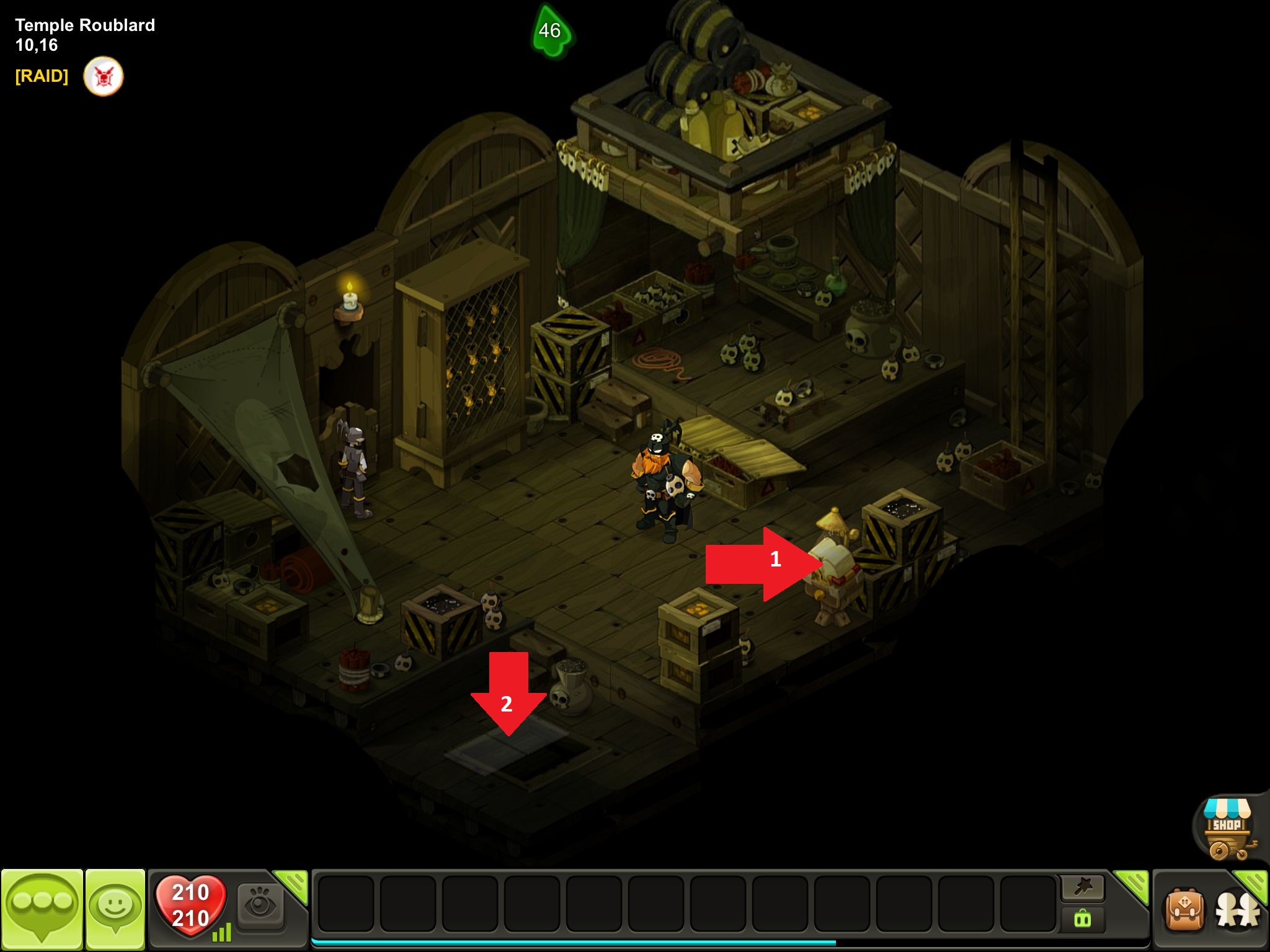Open the friends social menu icon

point(1238,911)
